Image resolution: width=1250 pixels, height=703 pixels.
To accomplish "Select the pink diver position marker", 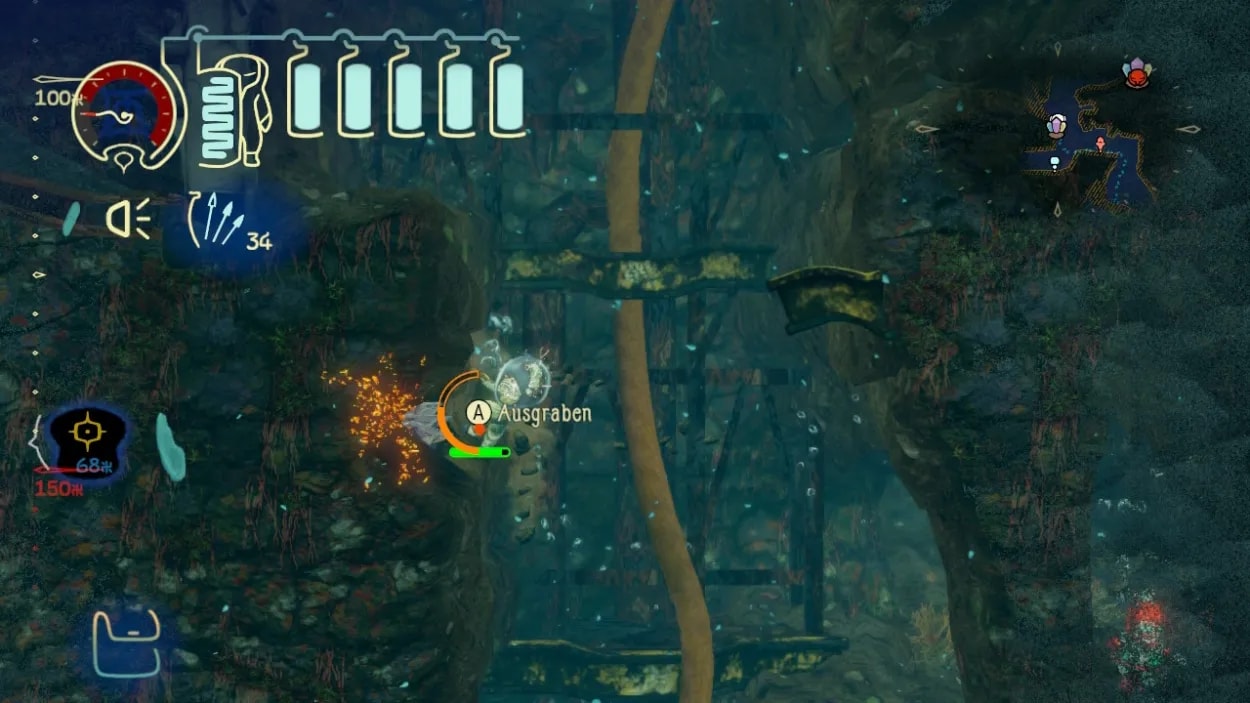I will tap(1100, 145).
